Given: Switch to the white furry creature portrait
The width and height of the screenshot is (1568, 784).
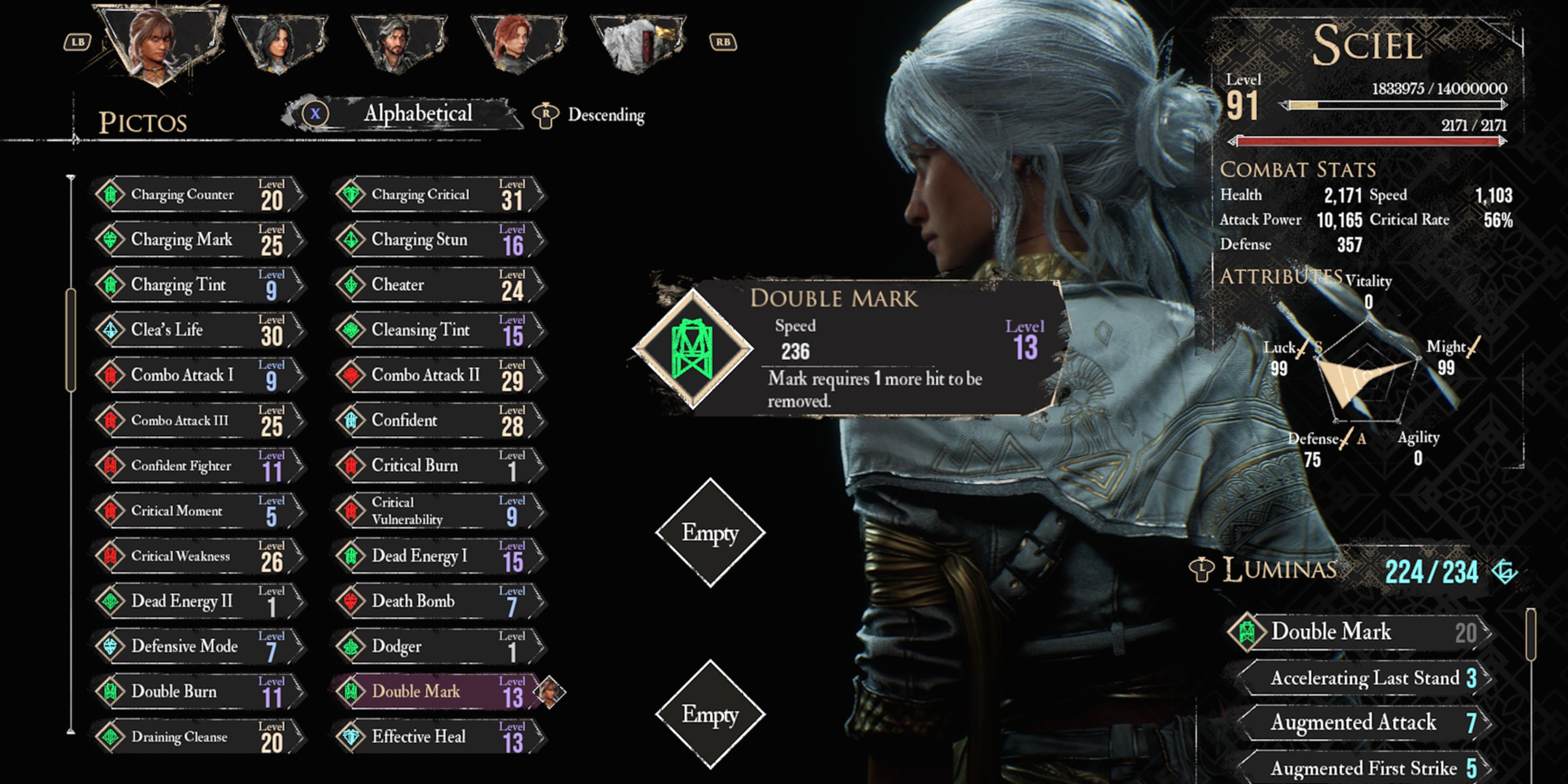Looking at the screenshot, I should [x=637, y=42].
